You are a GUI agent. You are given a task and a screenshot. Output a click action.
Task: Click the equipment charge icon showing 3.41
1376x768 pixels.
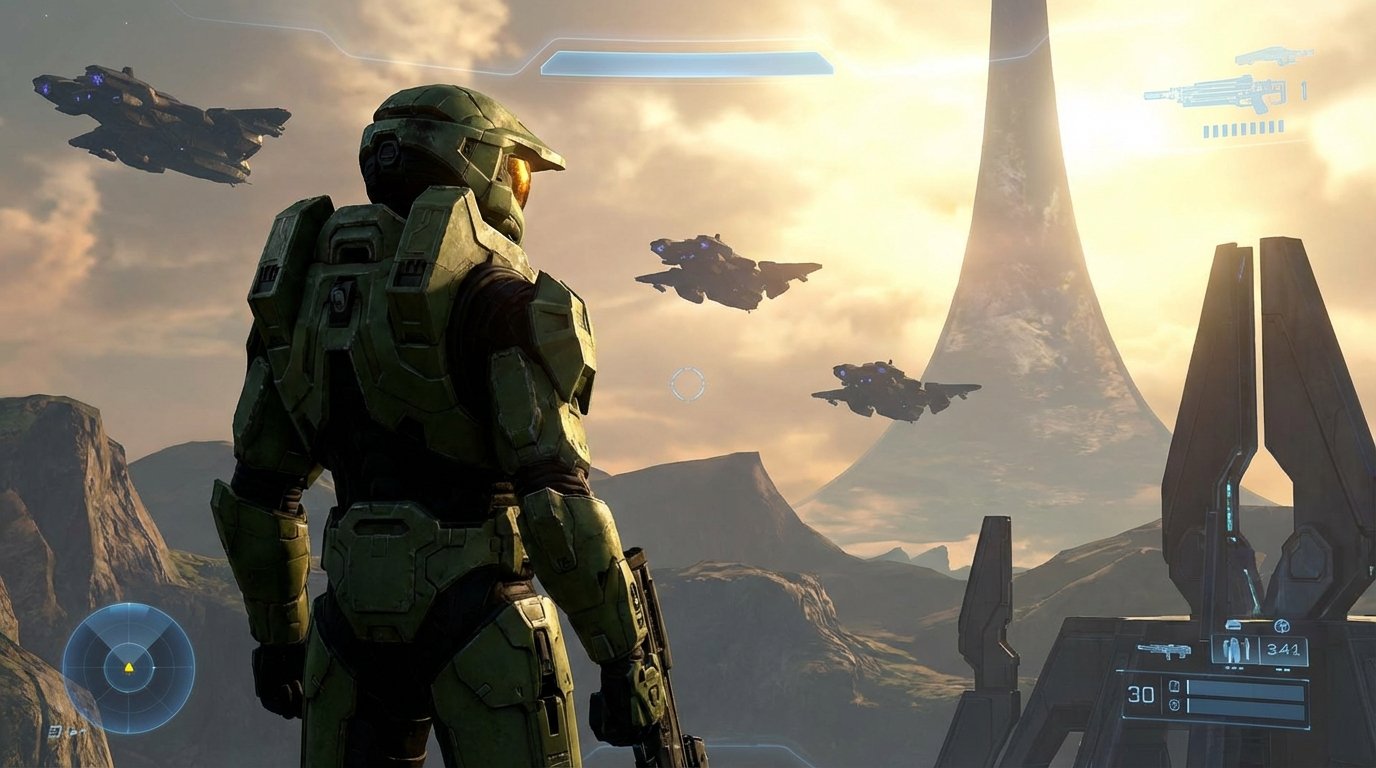(1283, 650)
